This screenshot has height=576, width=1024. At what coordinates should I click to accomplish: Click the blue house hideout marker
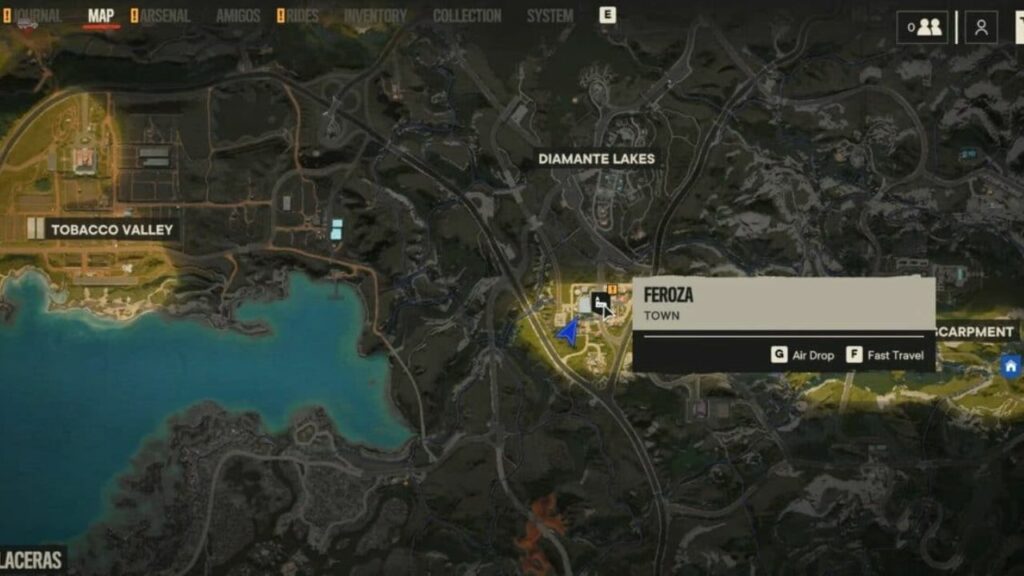point(1010,366)
